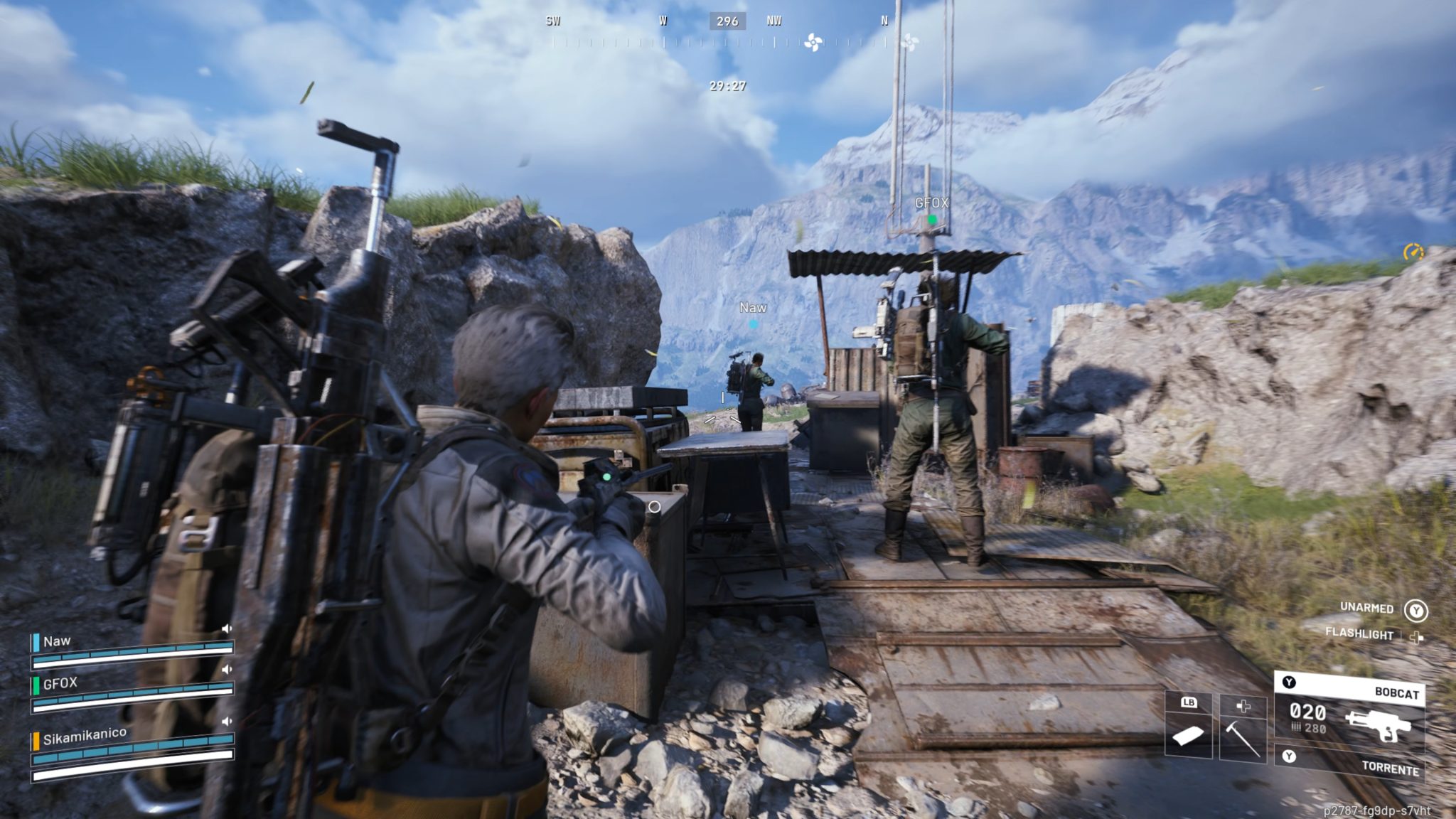
Task: Switch to the Torrente weapon slot
Action: coord(1351,763)
